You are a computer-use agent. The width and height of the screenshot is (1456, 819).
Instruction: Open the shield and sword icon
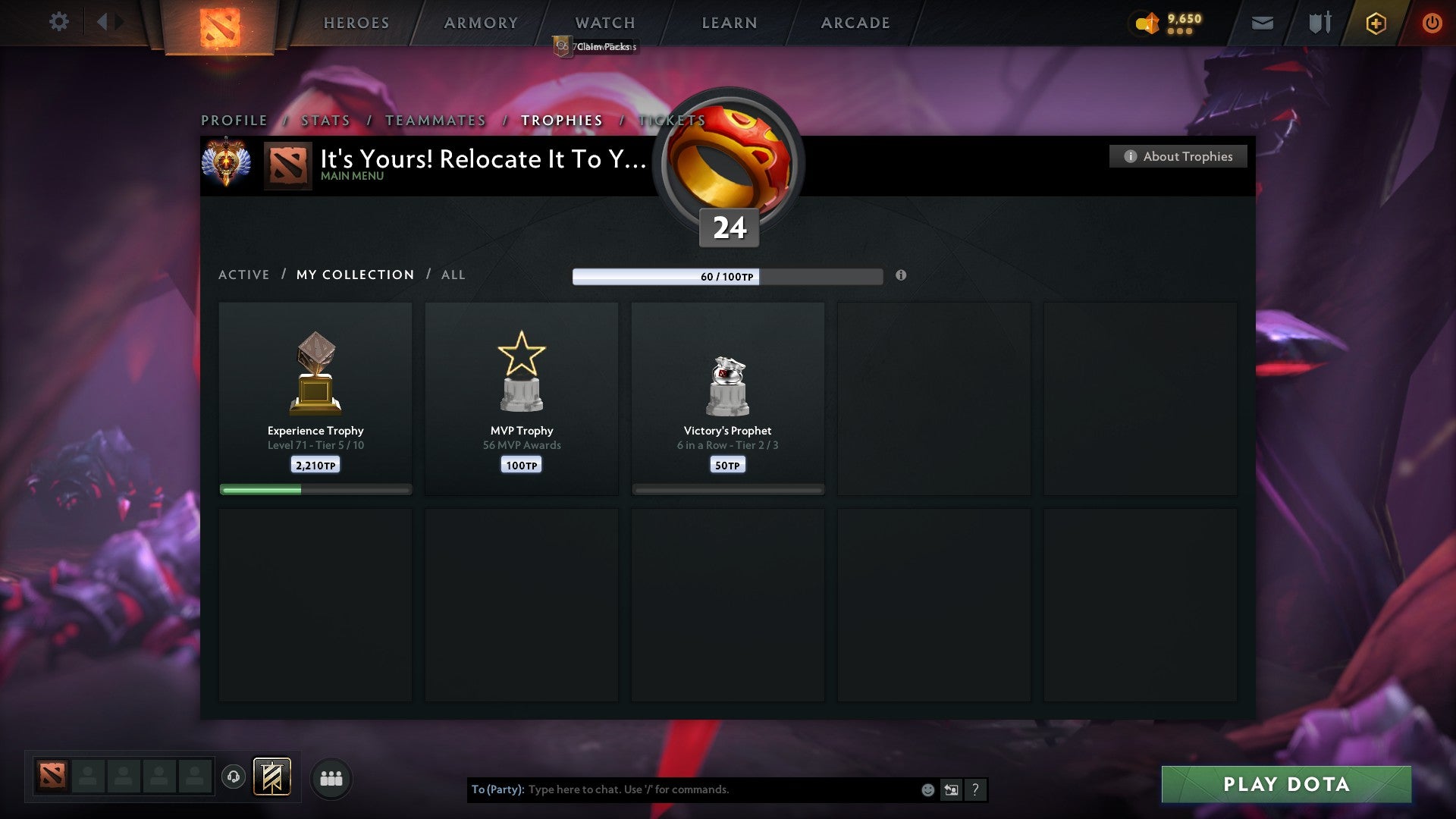pos(1319,23)
